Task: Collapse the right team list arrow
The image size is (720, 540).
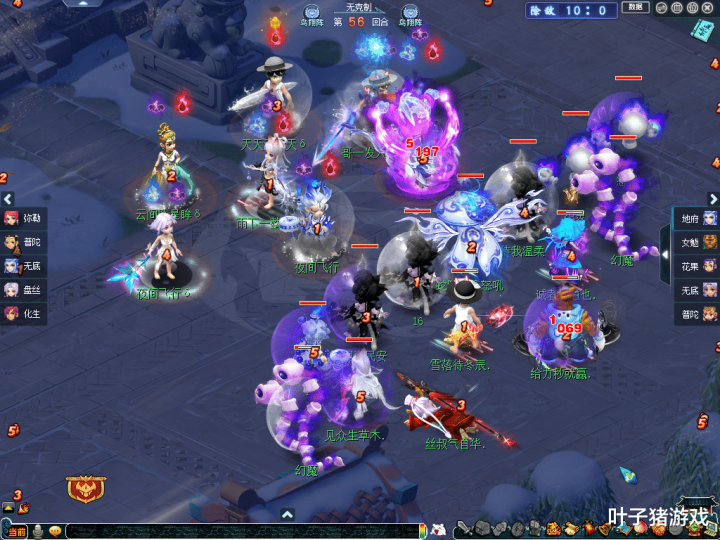Action: coord(664,241)
